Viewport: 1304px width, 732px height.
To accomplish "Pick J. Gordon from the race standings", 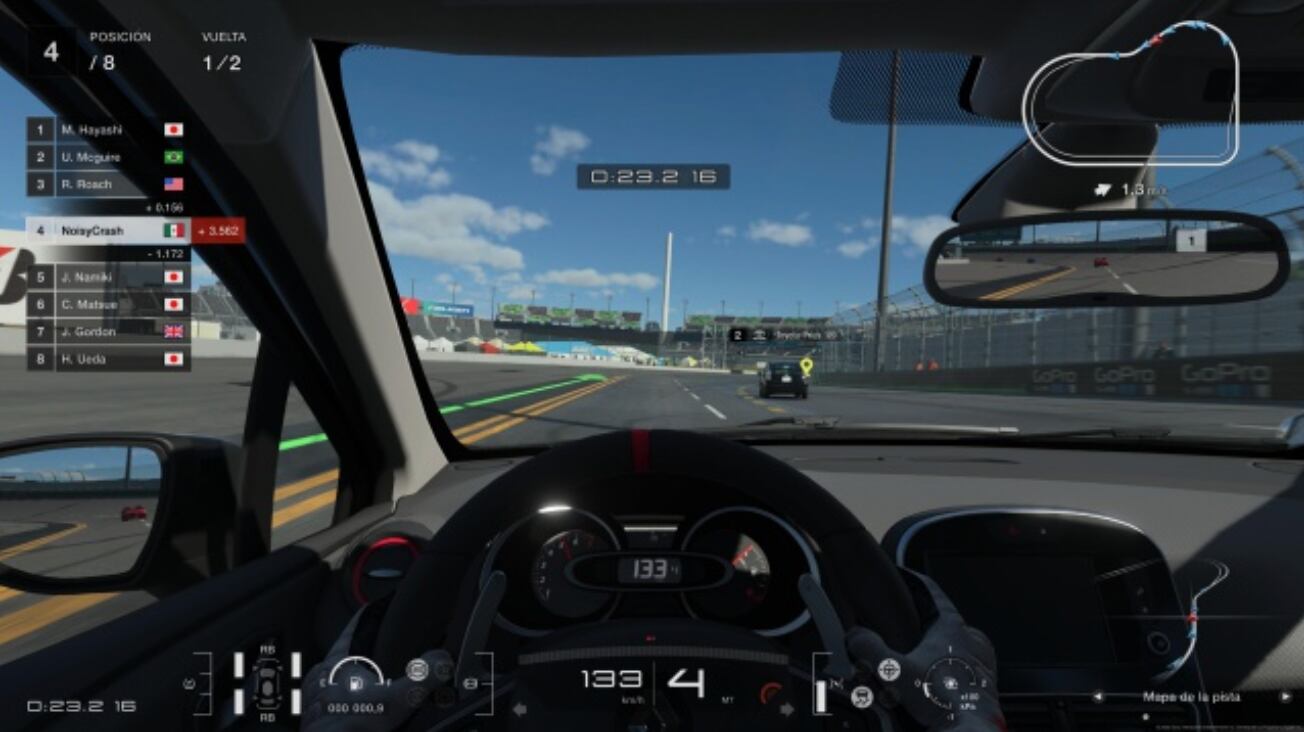I will pyautogui.click(x=108, y=331).
